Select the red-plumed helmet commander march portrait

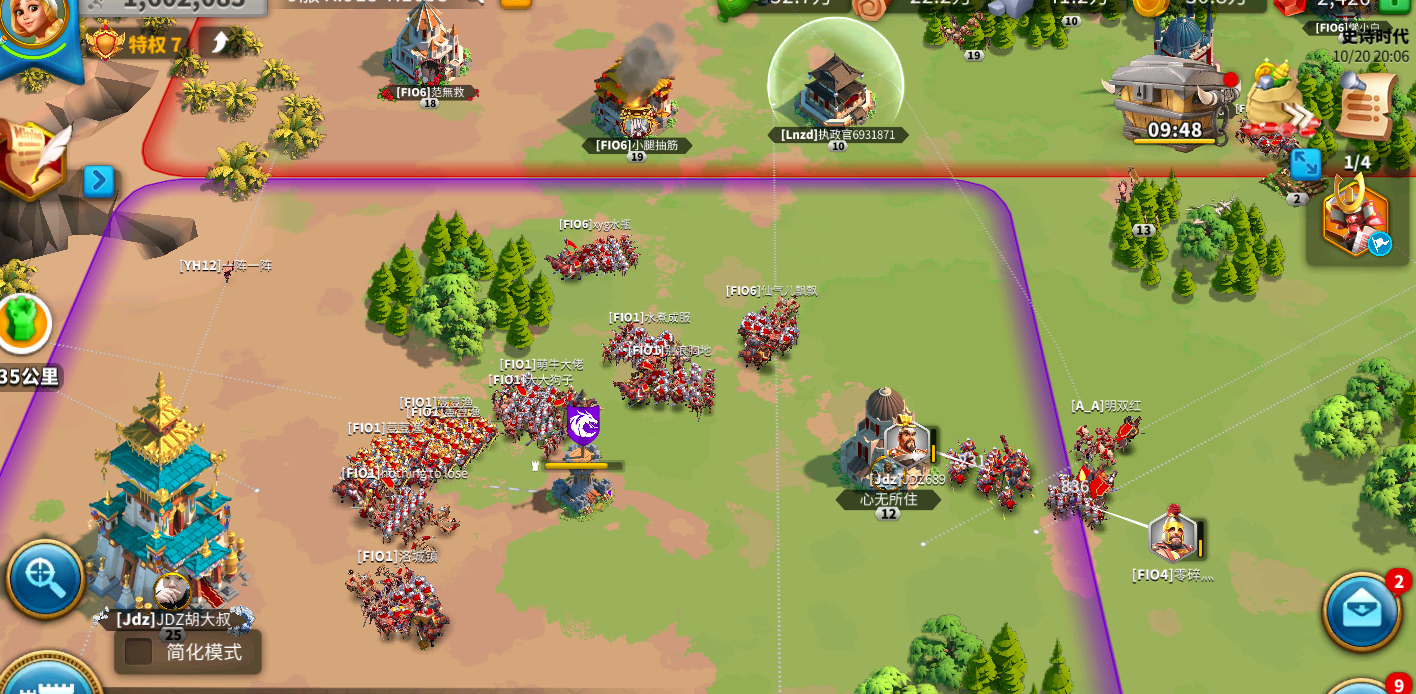[1173, 535]
